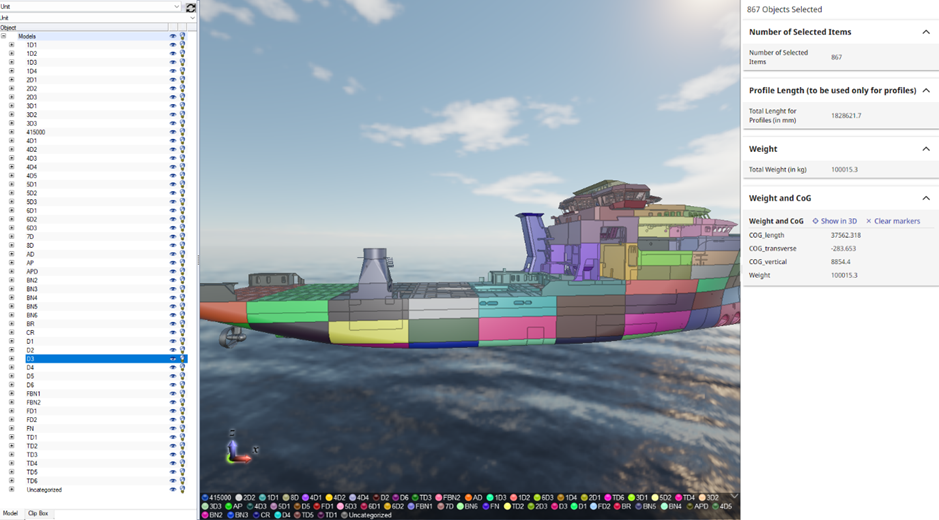Collapse the Weight section
Screen dimensions: 939x520
[926, 149]
